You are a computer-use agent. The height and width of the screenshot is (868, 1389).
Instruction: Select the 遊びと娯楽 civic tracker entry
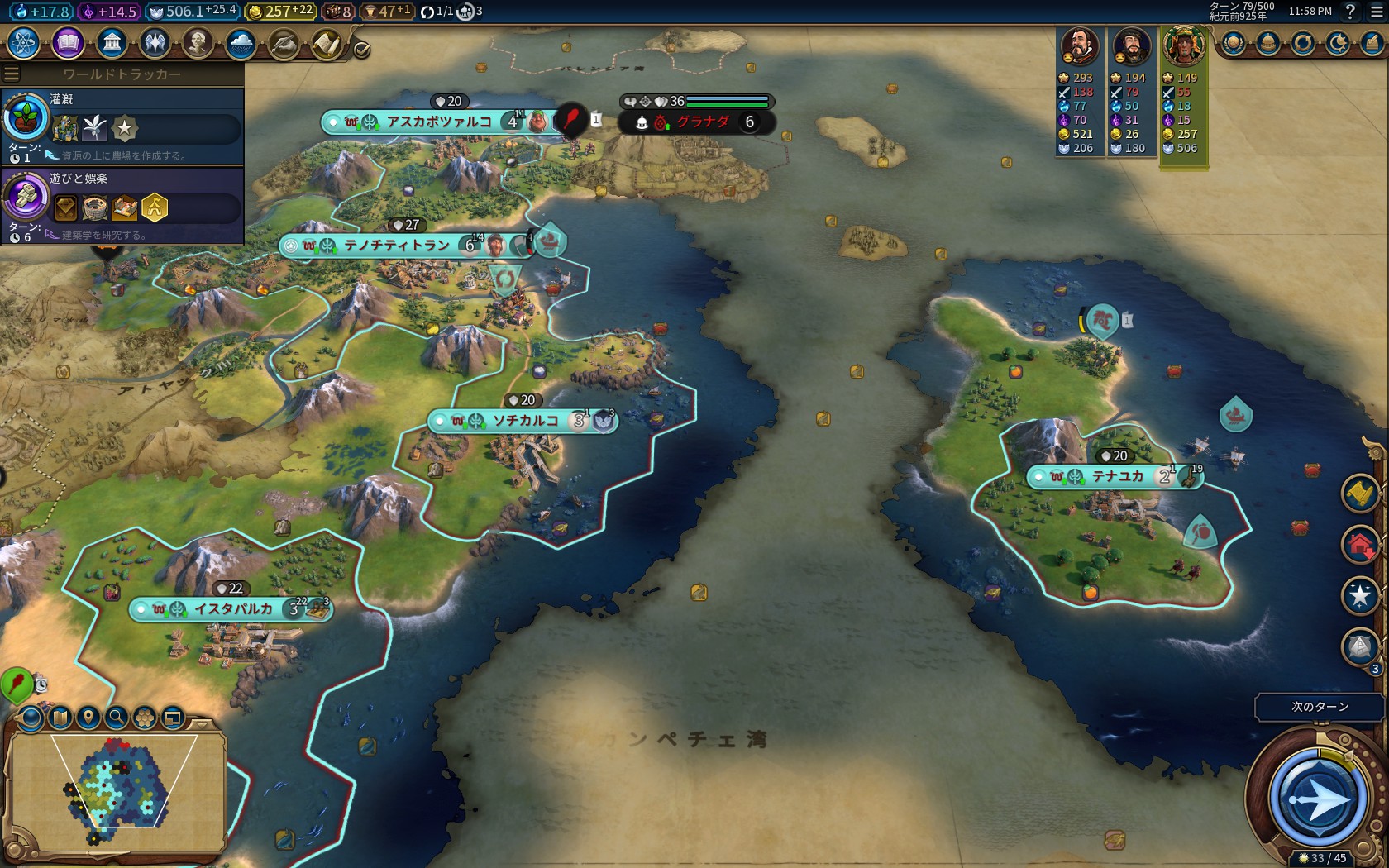click(x=122, y=206)
